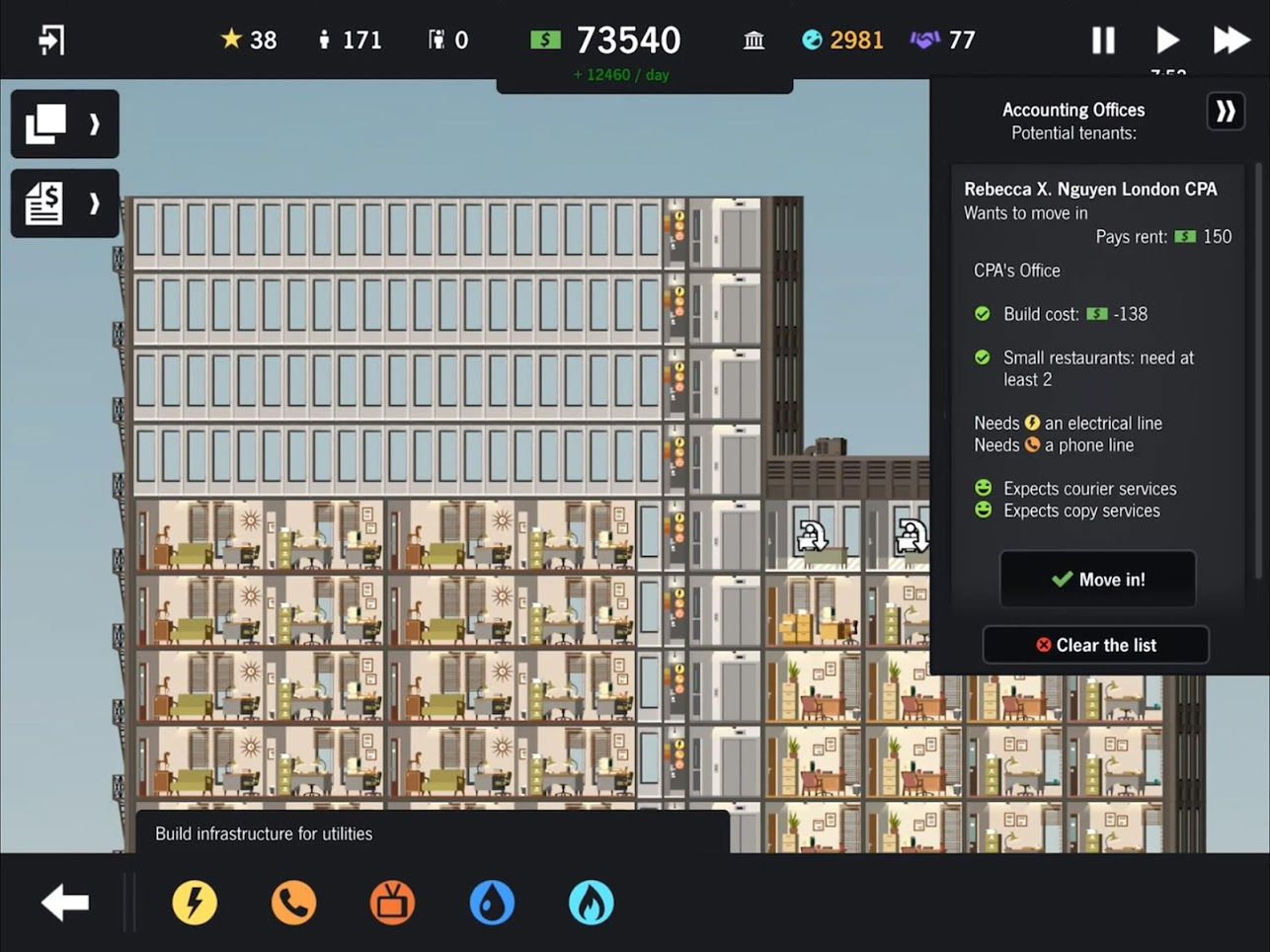Screen dimensions: 1270x952
Task: Expand the floor layers panel
Action: [63, 123]
